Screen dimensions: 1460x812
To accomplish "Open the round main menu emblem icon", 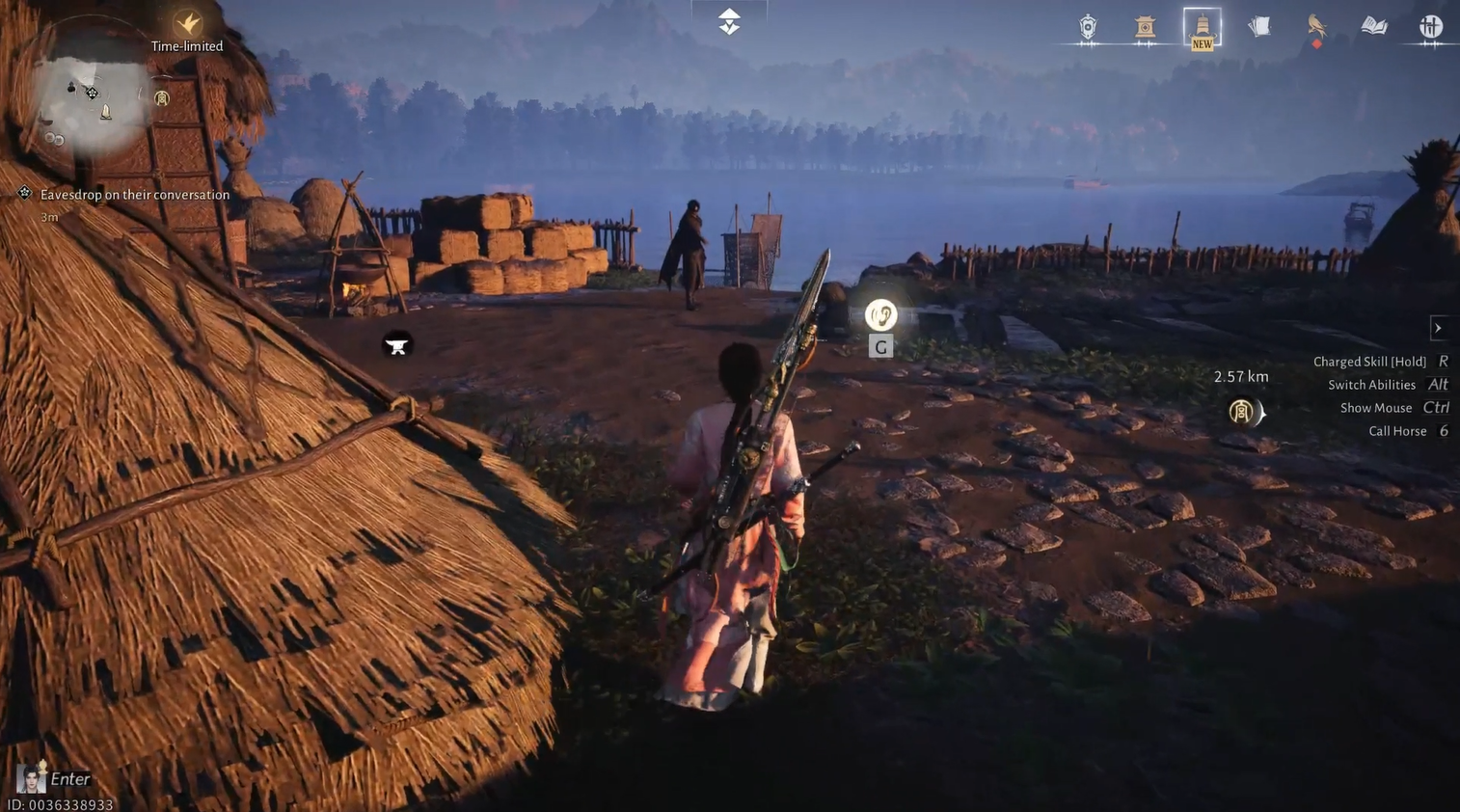I will click(x=1431, y=27).
